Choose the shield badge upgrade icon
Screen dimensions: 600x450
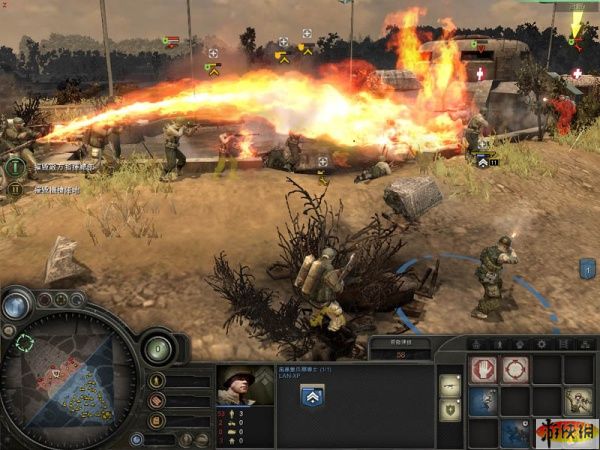click(450, 410)
